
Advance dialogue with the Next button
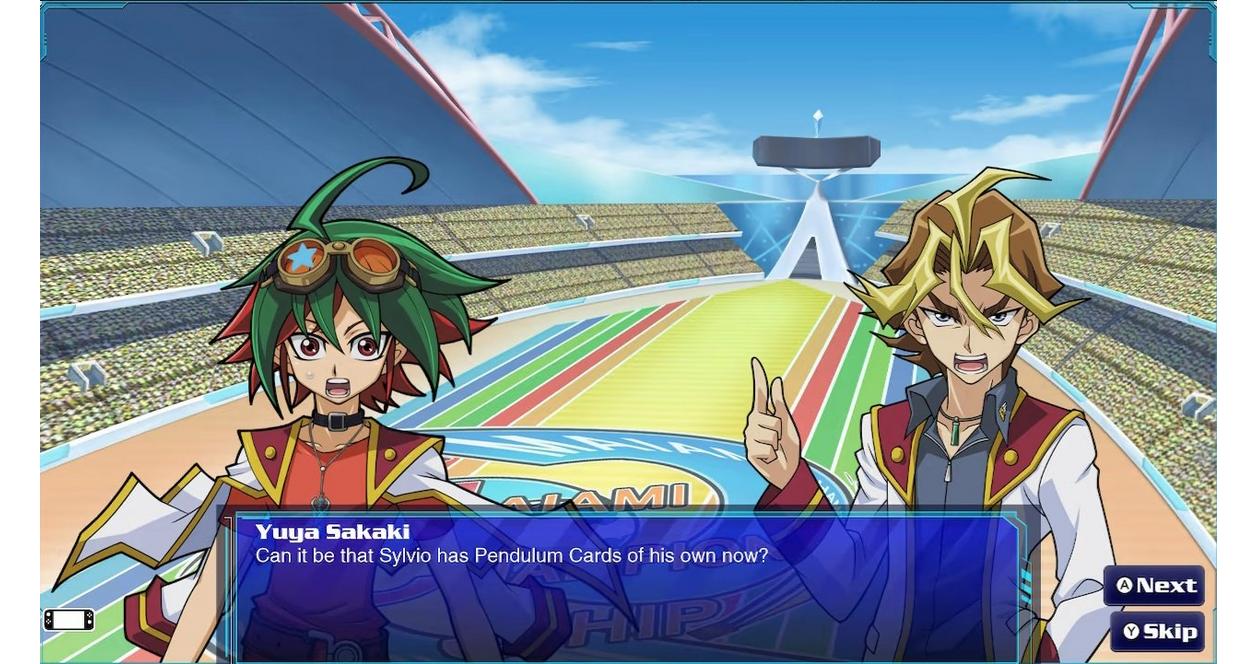click(x=1155, y=586)
